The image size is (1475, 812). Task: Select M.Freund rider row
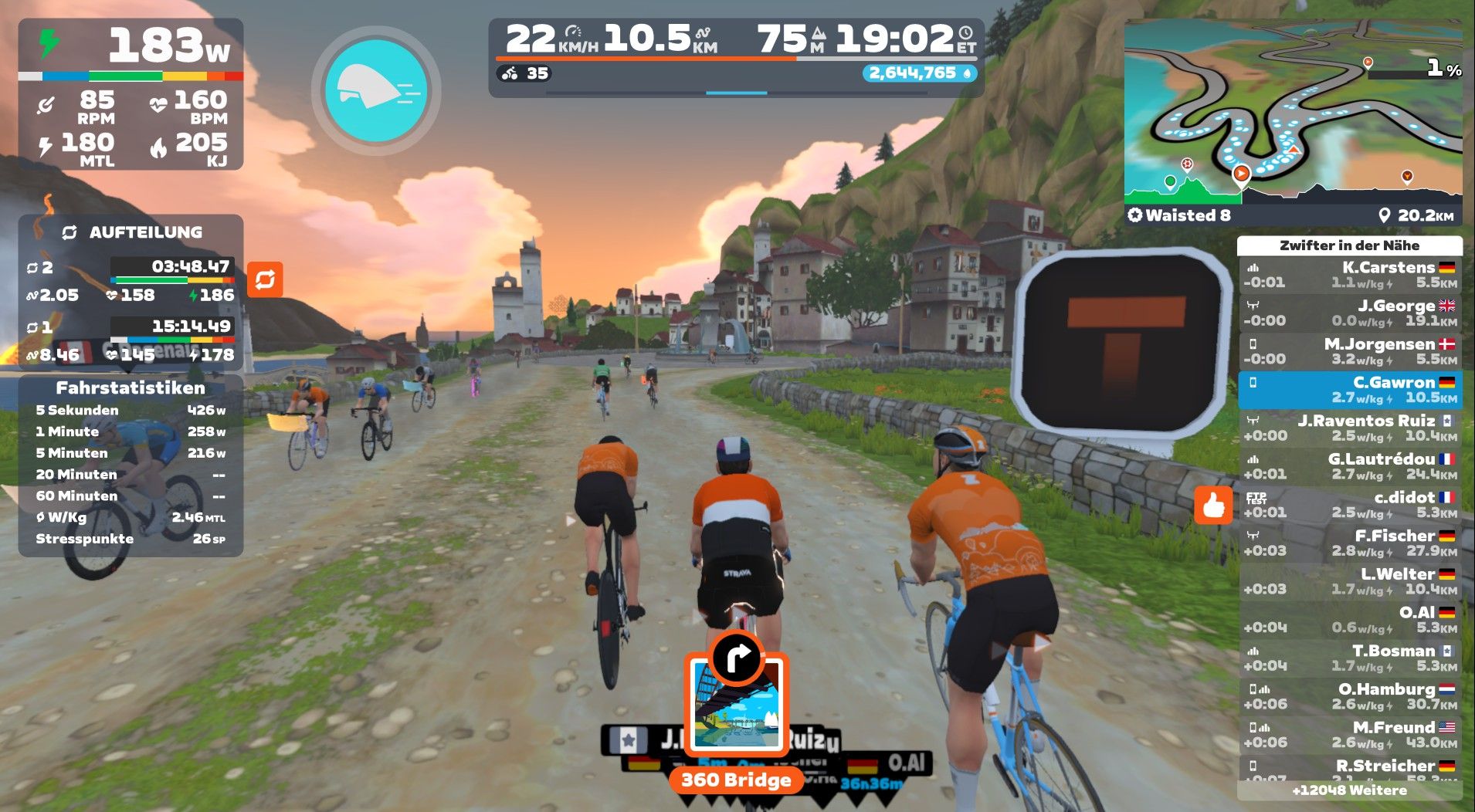(x=1349, y=735)
